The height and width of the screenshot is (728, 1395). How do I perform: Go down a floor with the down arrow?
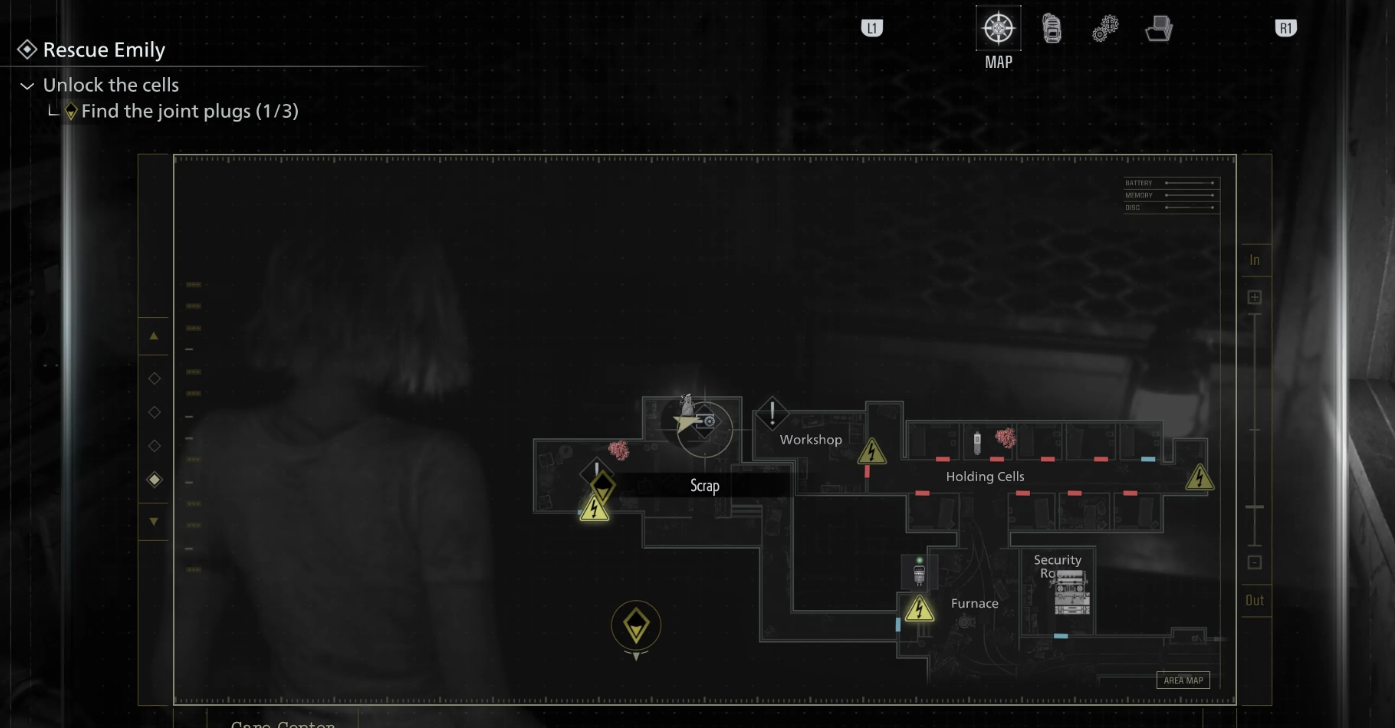click(154, 521)
